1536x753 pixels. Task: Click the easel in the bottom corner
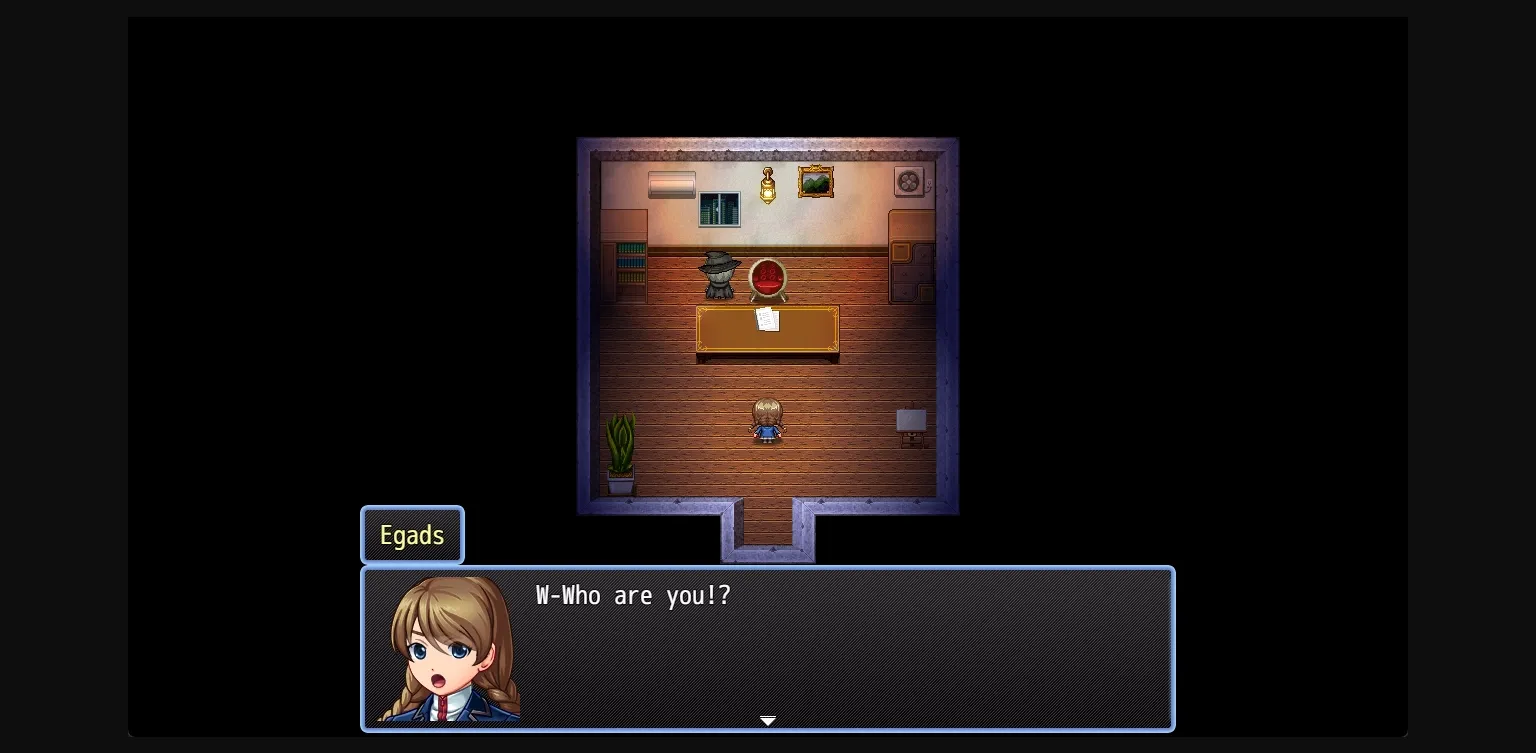point(912,423)
